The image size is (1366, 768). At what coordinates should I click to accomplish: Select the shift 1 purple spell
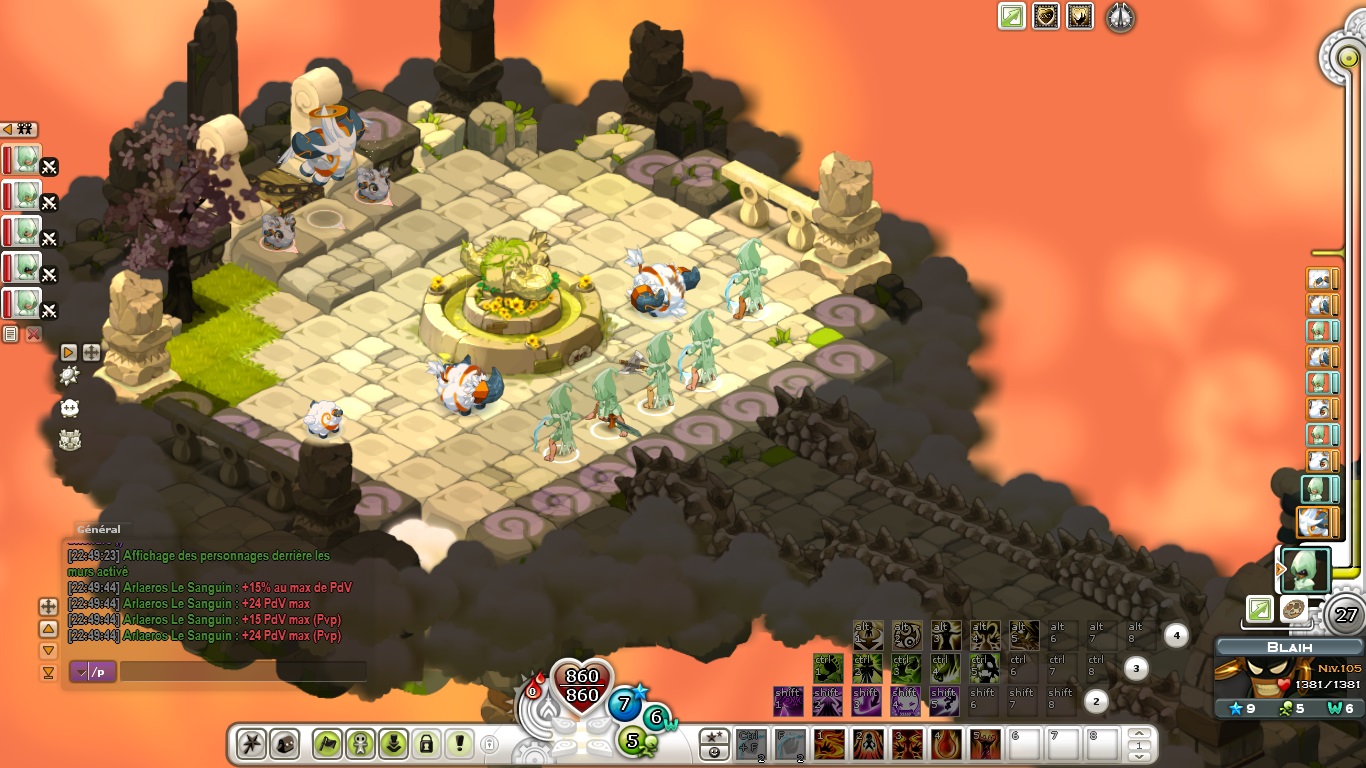(789, 701)
